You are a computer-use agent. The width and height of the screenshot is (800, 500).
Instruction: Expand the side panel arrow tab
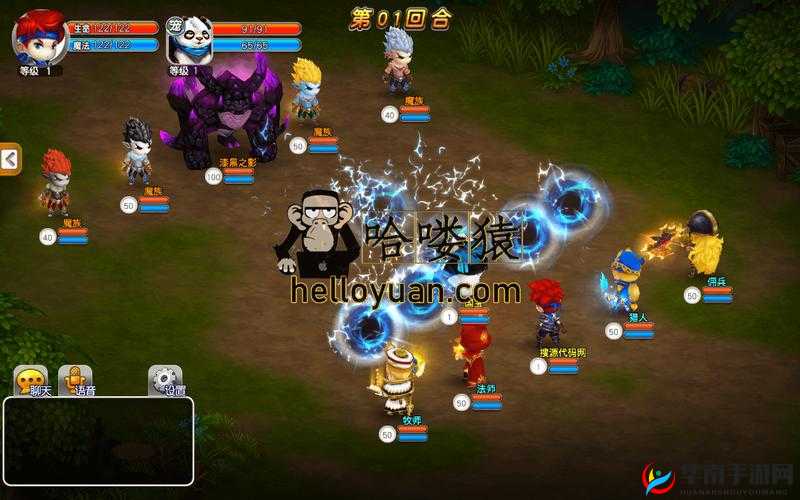point(10,159)
